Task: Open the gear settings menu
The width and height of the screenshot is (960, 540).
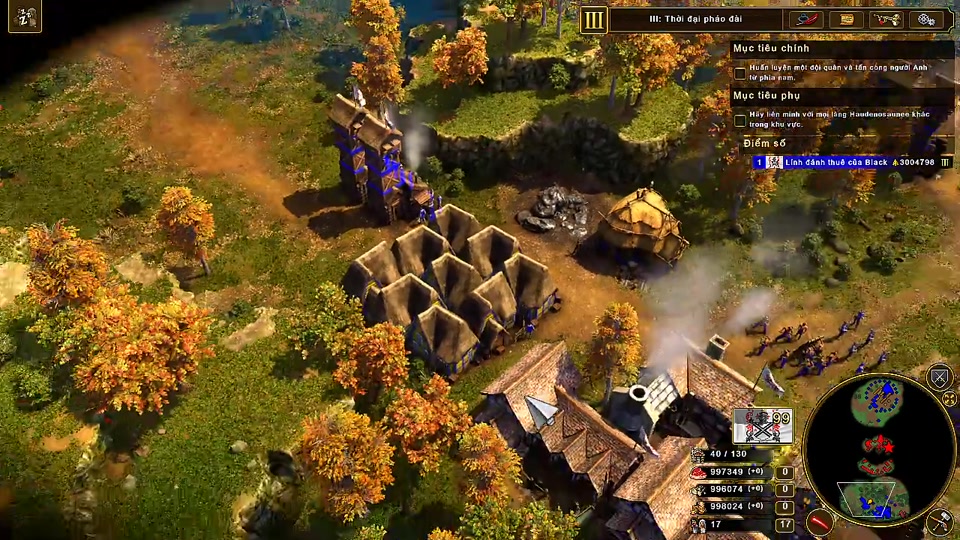Action: 926,19
